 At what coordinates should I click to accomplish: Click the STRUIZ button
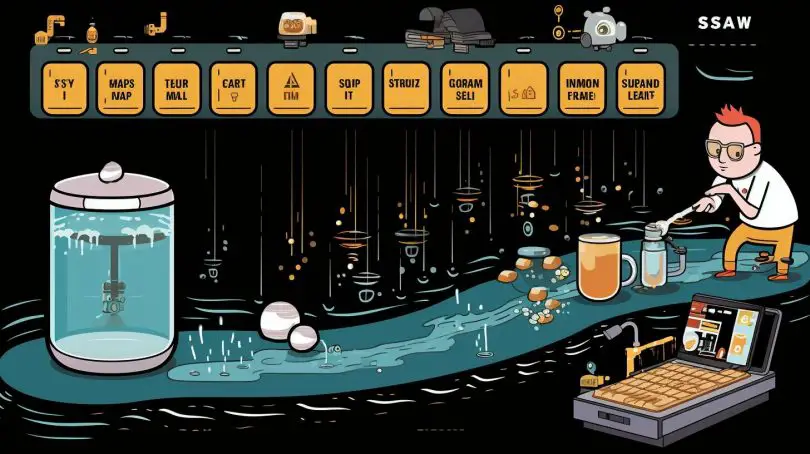407,89
